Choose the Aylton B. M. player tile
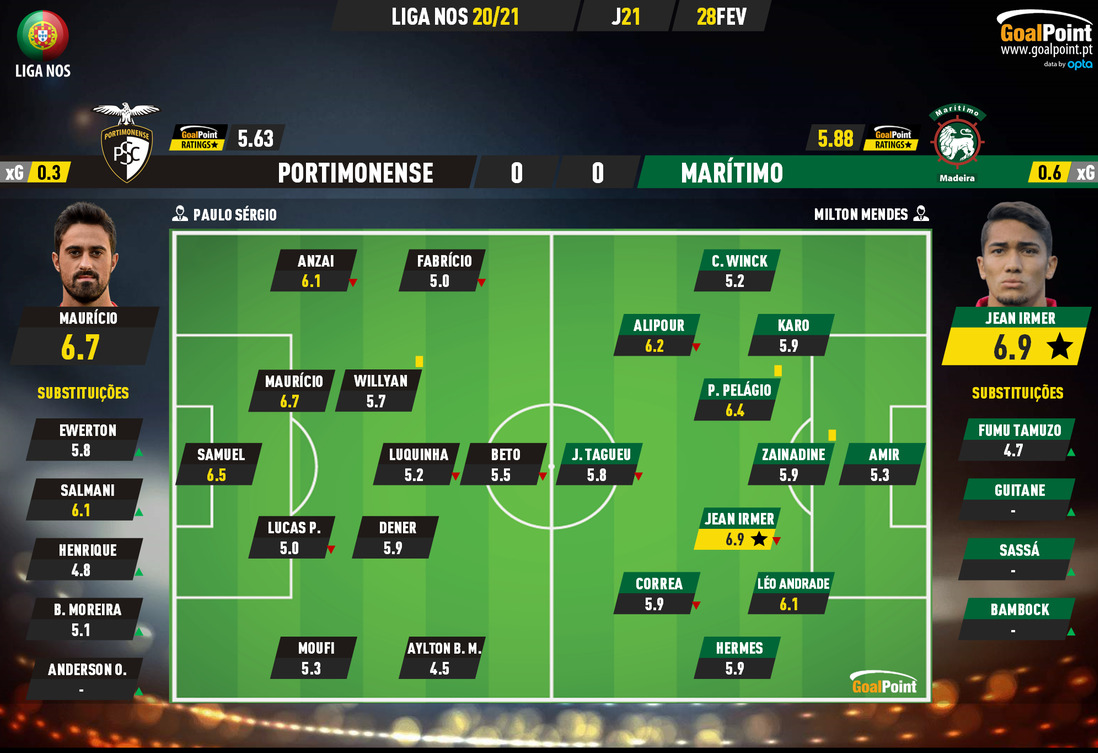The width and height of the screenshot is (1098, 753). pyautogui.click(x=443, y=658)
